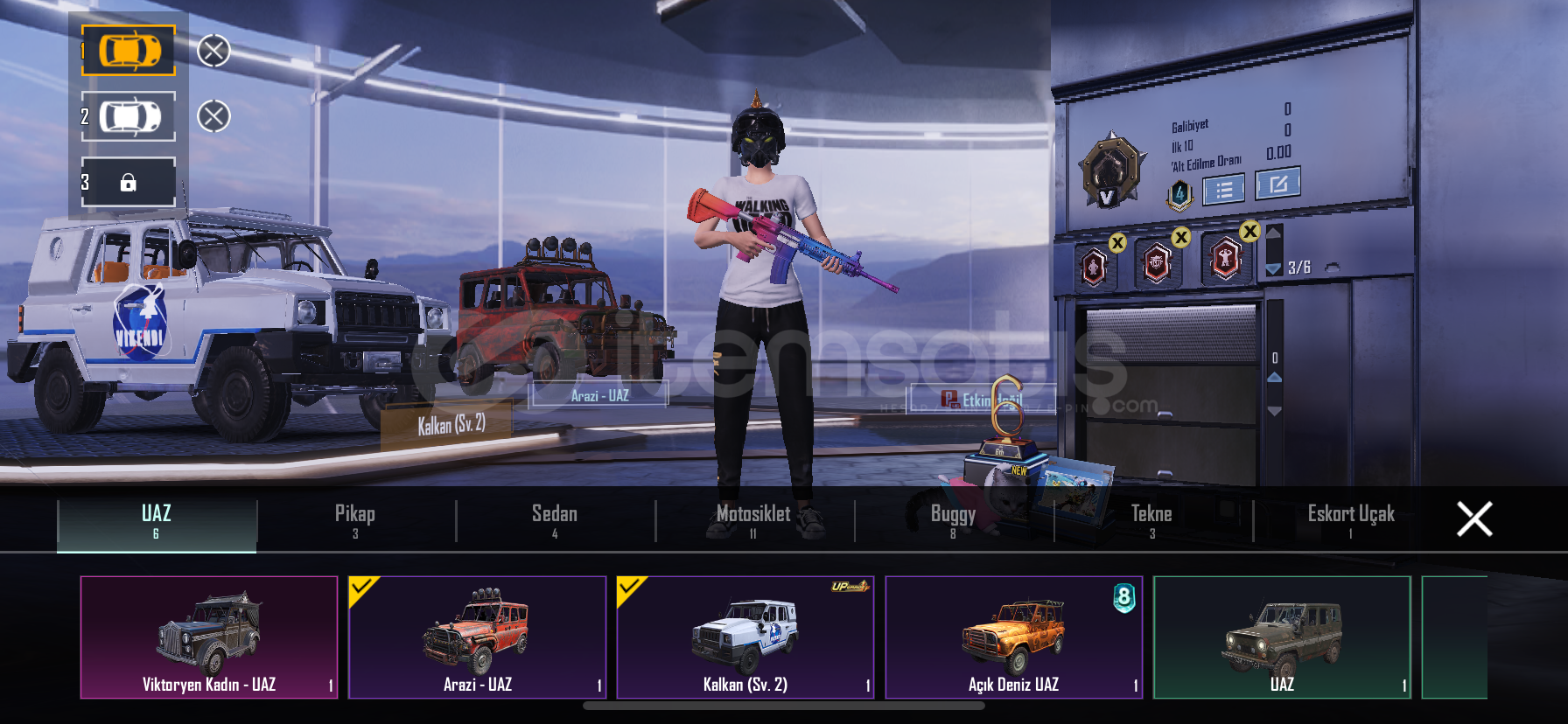The height and width of the screenshot is (724, 1568).
Task: Switch to the Buggy tab
Action: (x=953, y=521)
